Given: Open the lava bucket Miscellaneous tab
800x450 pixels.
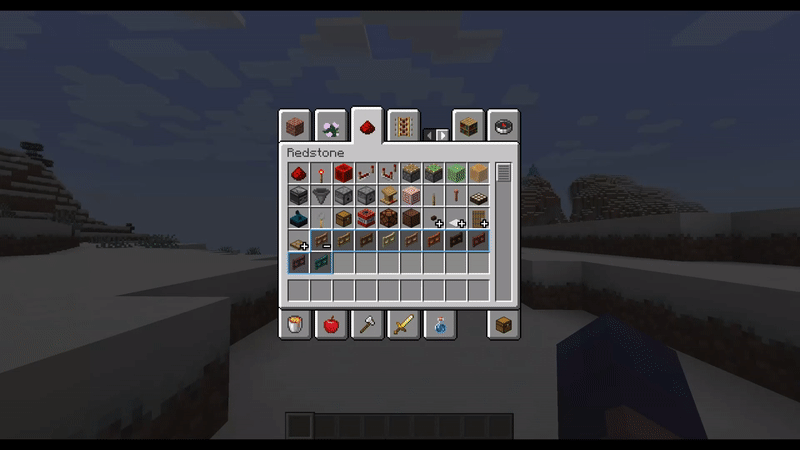Looking at the screenshot, I should [x=294, y=324].
